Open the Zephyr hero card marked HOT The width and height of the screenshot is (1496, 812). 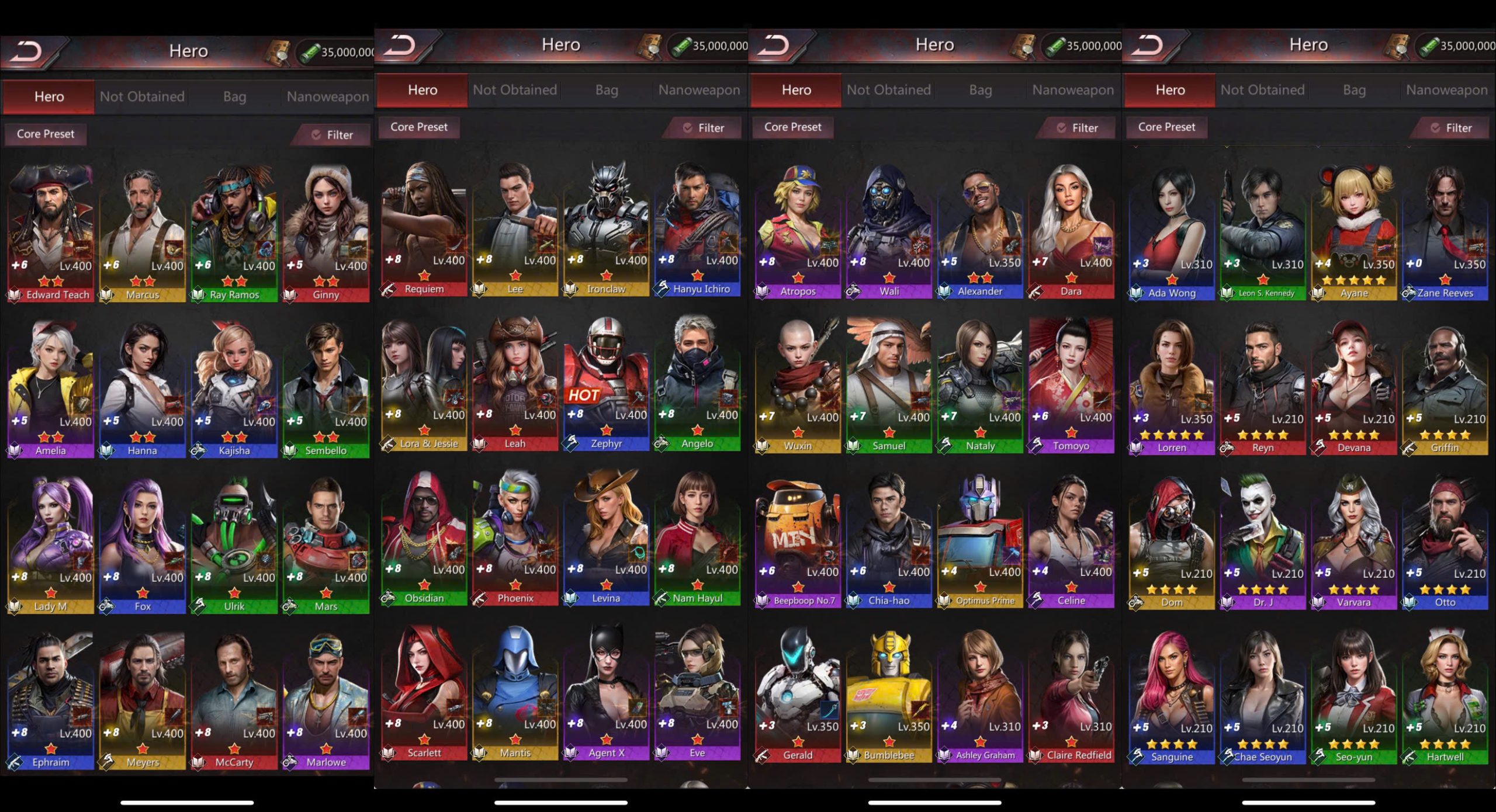click(x=606, y=384)
